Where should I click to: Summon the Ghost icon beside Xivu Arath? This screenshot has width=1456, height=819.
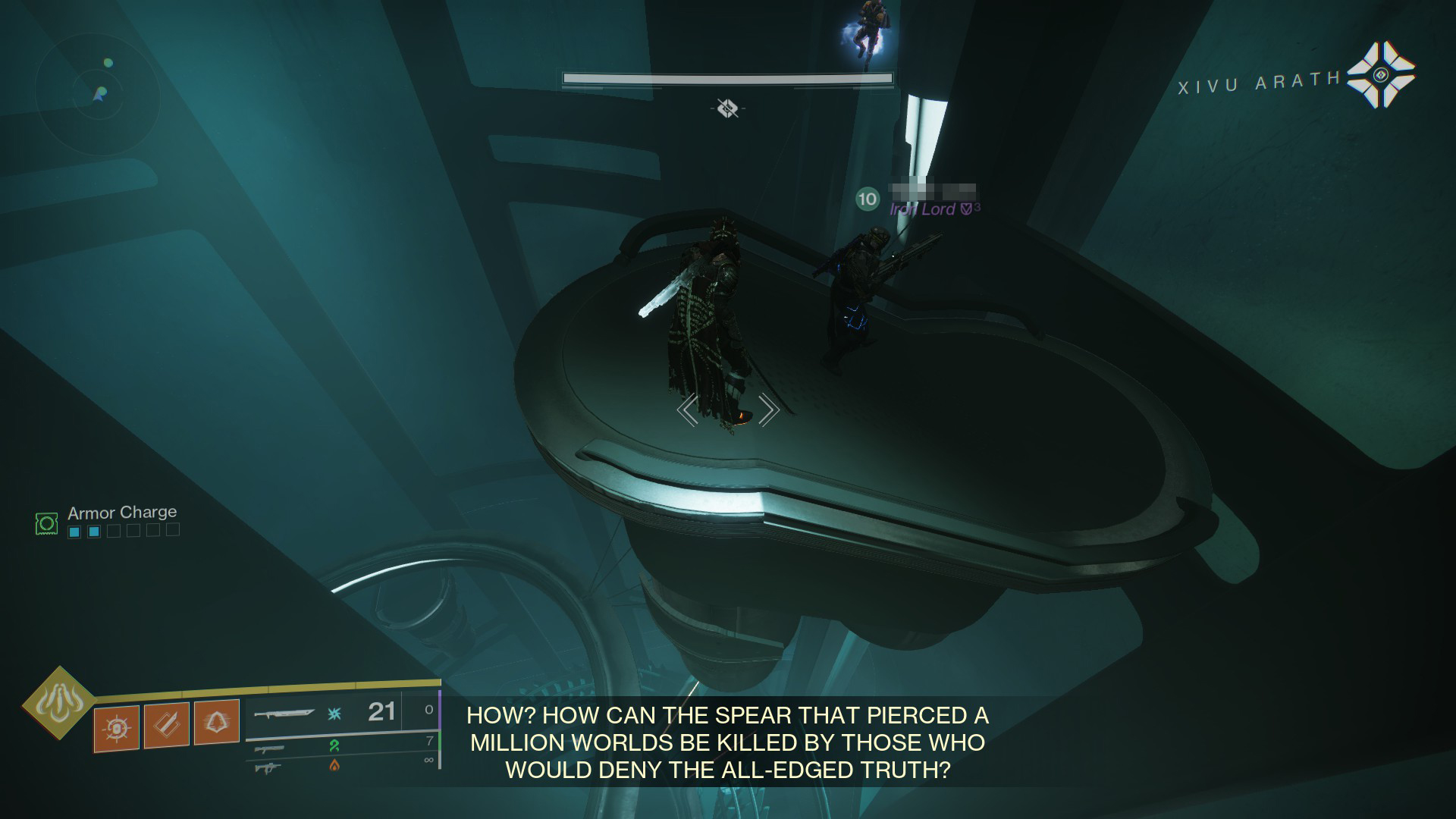pos(1380,74)
